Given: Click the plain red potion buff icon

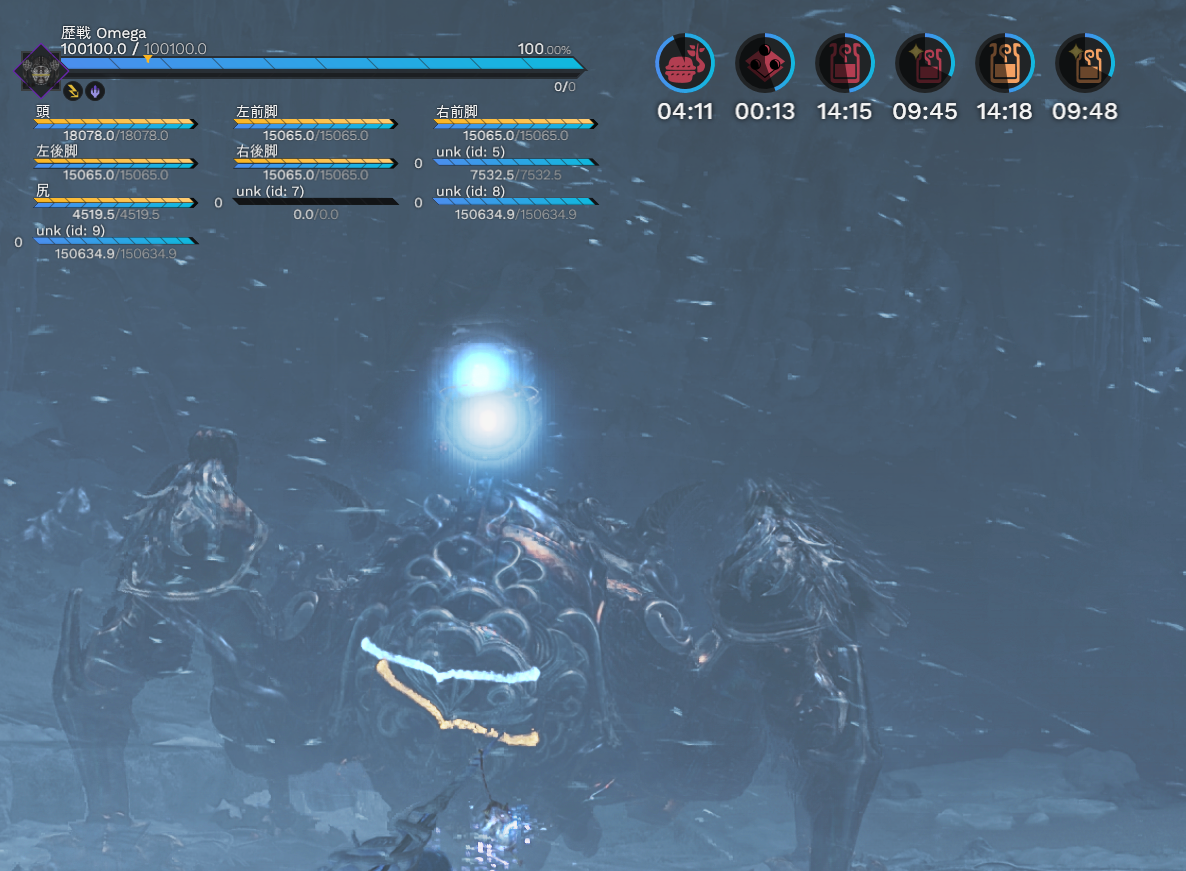Looking at the screenshot, I should click(x=845, y=64).
